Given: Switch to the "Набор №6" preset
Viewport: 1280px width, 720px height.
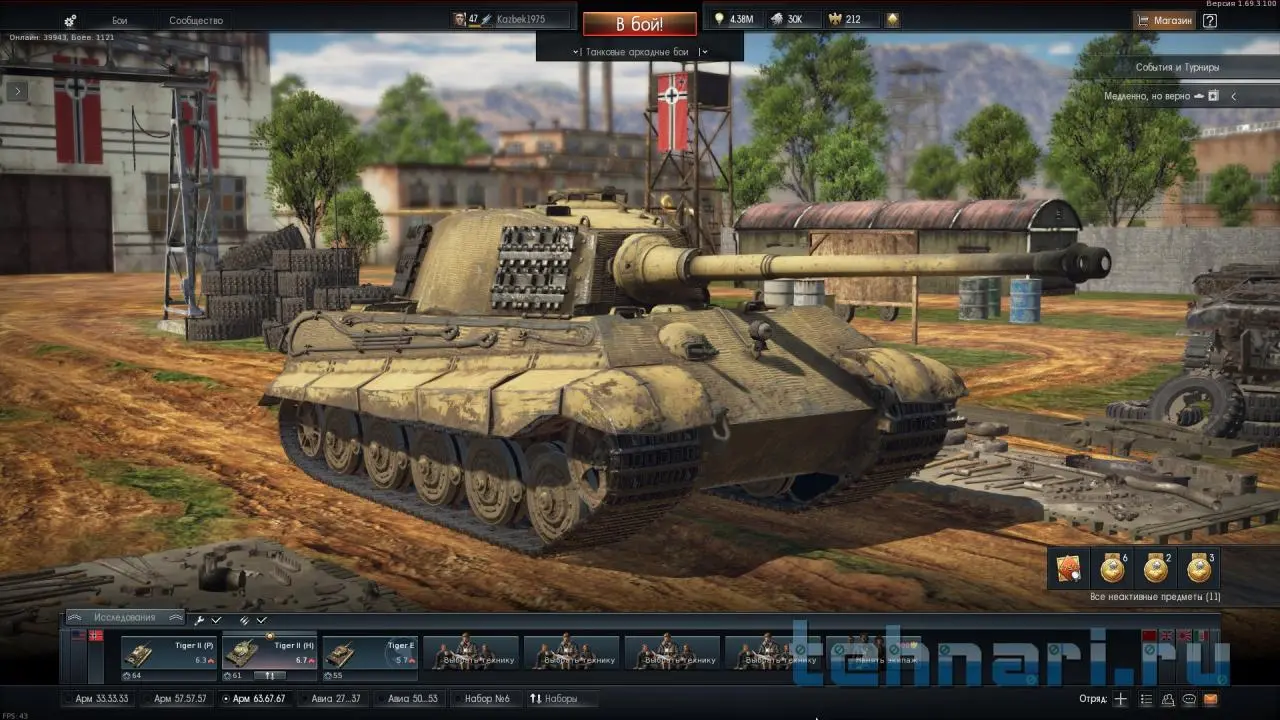Looking at the screenshot, I should coord(486,699).
